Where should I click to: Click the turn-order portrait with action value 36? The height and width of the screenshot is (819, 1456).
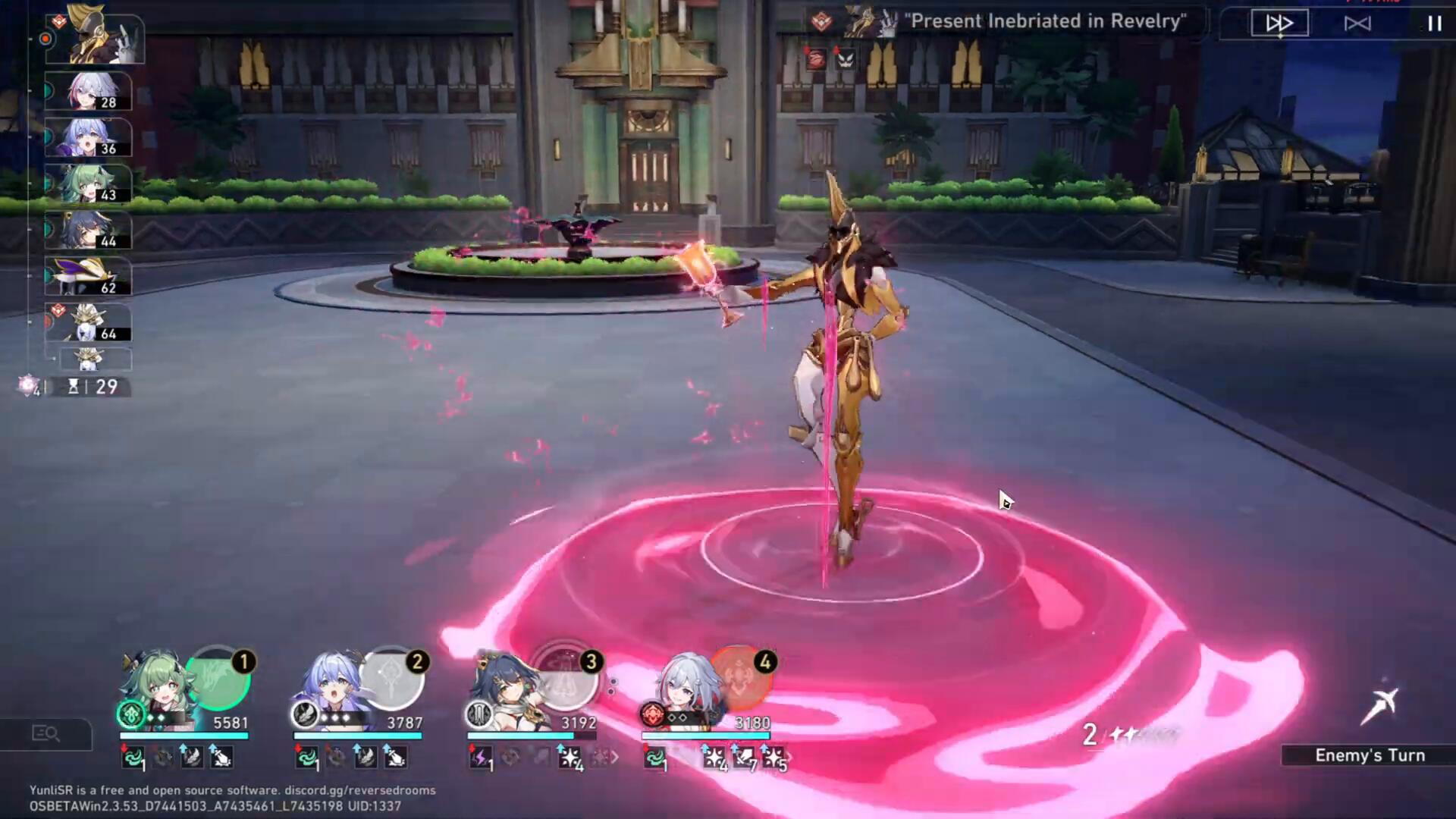pyautogui.click(x=88, y=138)
